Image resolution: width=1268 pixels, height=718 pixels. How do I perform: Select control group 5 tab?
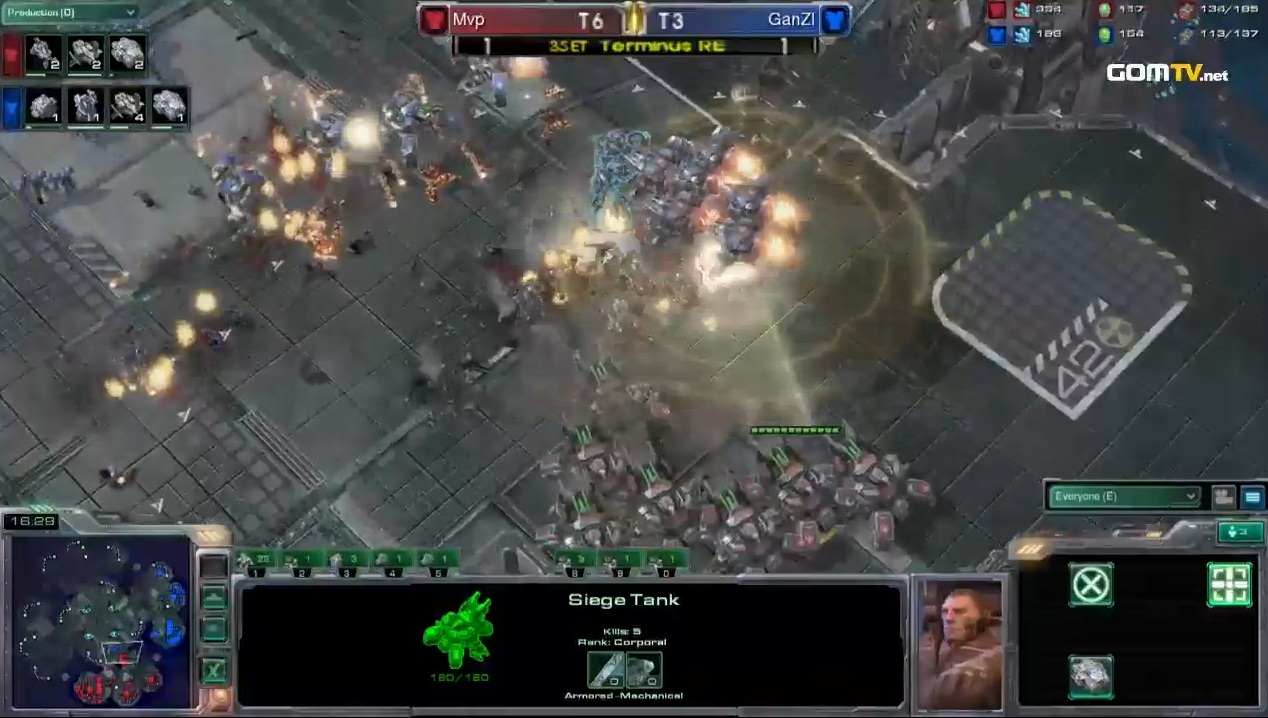pyautogui.click(x=436, y=561)
